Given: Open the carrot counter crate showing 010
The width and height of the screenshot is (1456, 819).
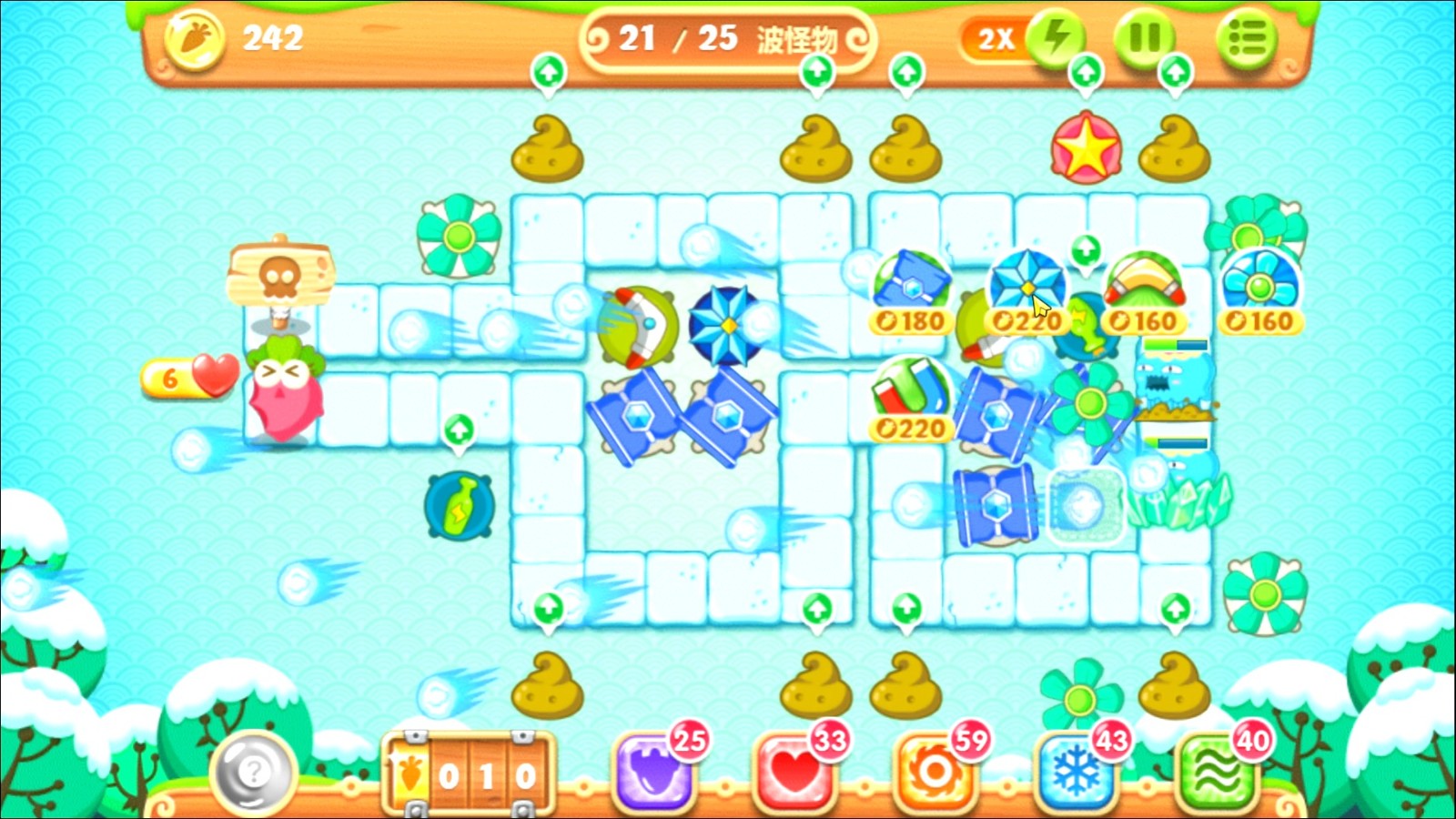Looking at the screenshot, I should 469,774.
